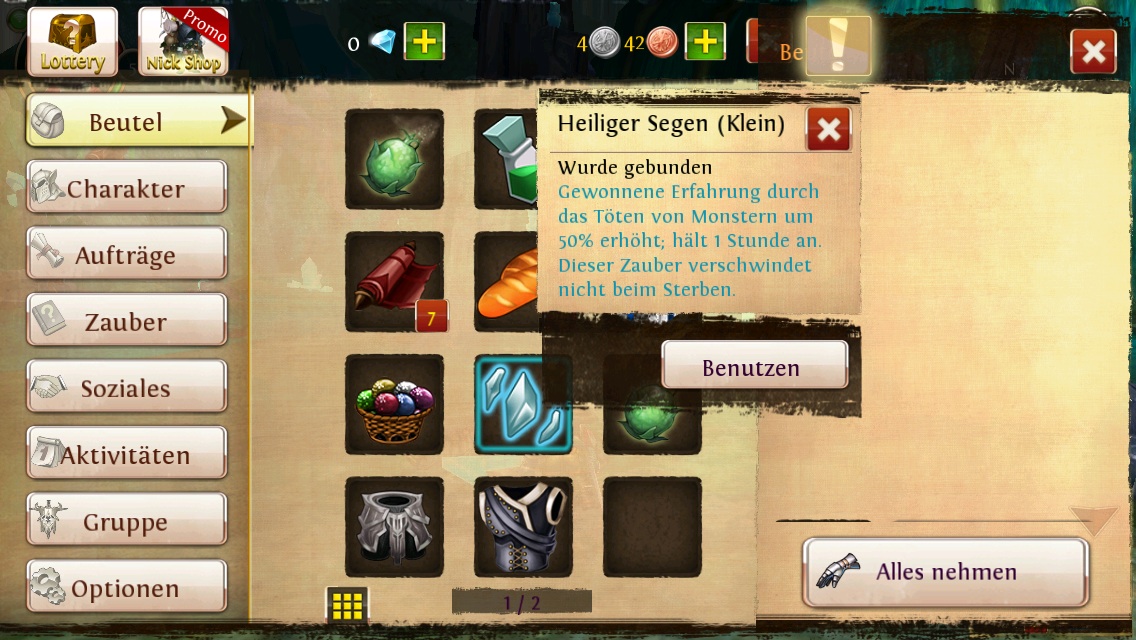Add more coins with the plus button
The height and width of the screenshot is (640, 1136).
point(704,42)
